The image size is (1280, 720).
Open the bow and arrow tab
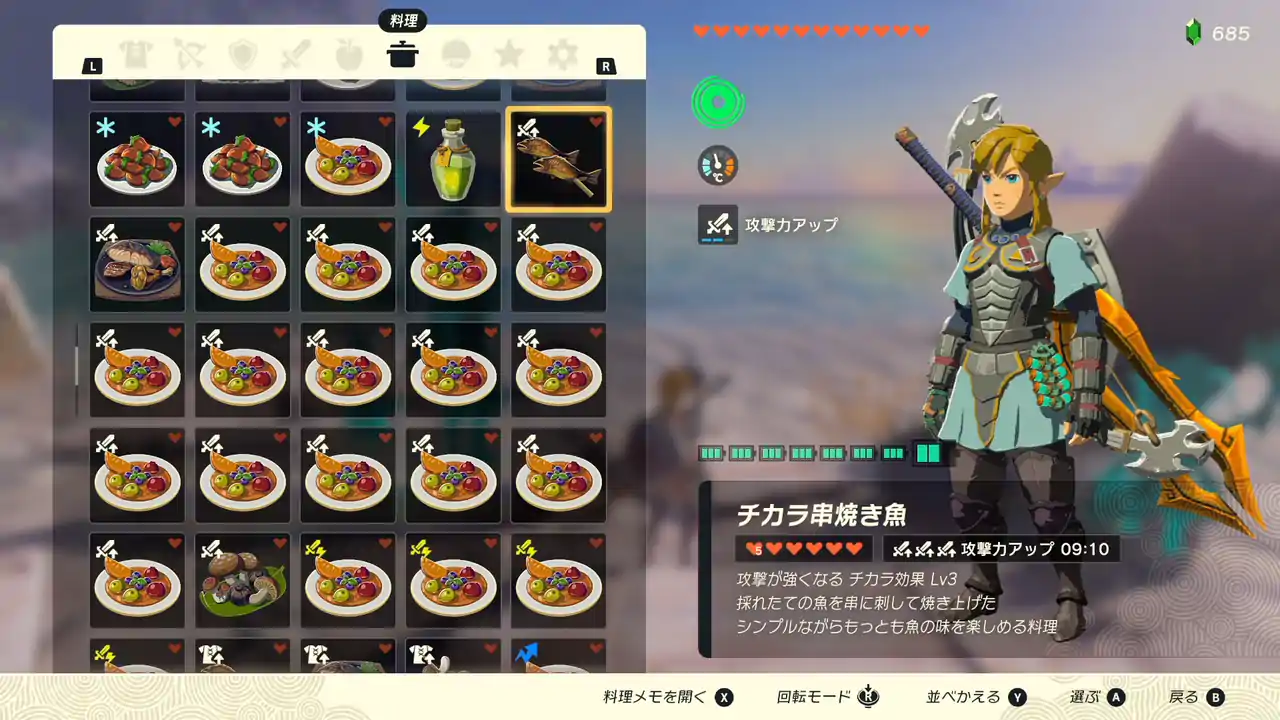(188, 54)
